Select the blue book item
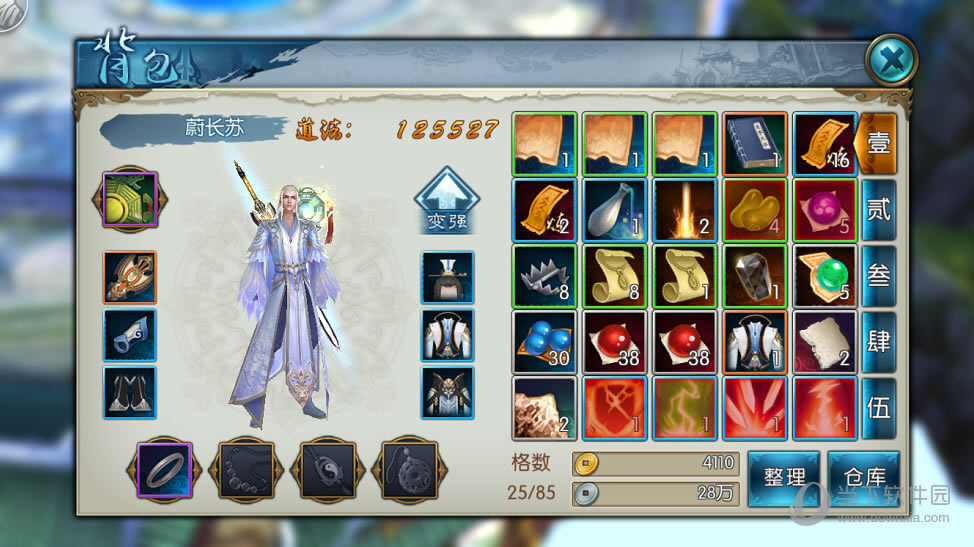Screen dimensions: 974x547 [755, 144]
